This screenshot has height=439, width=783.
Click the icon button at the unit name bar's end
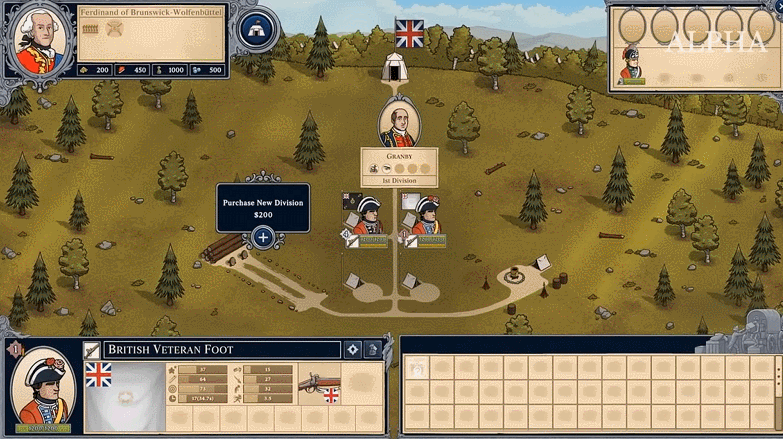coord(373,349)
